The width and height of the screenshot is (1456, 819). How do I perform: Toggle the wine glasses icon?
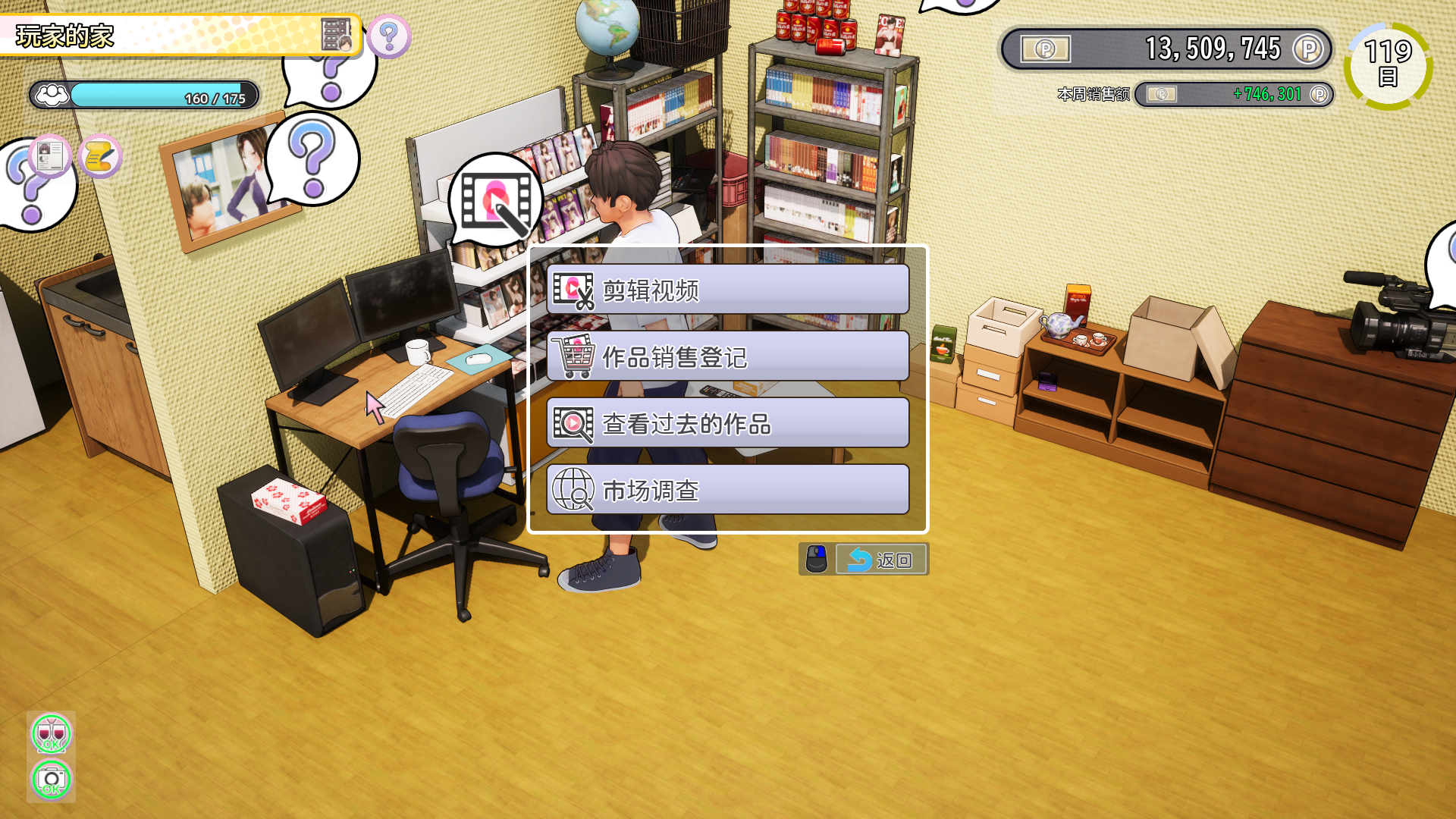click(51, 733)
